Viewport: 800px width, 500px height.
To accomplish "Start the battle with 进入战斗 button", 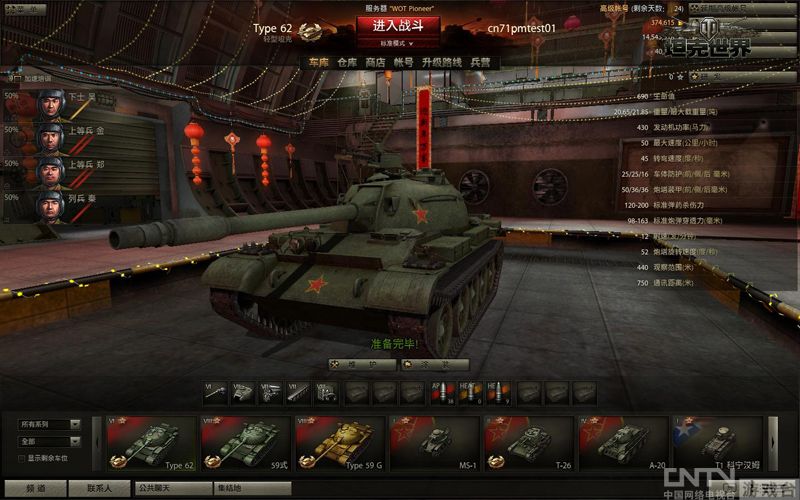I will pyautogui.click(x=397, y=25).
